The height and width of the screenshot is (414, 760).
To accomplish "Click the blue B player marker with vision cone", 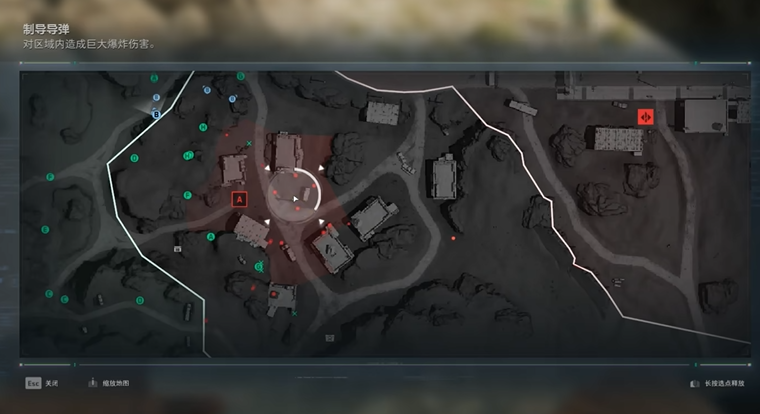I will point(156,114).
